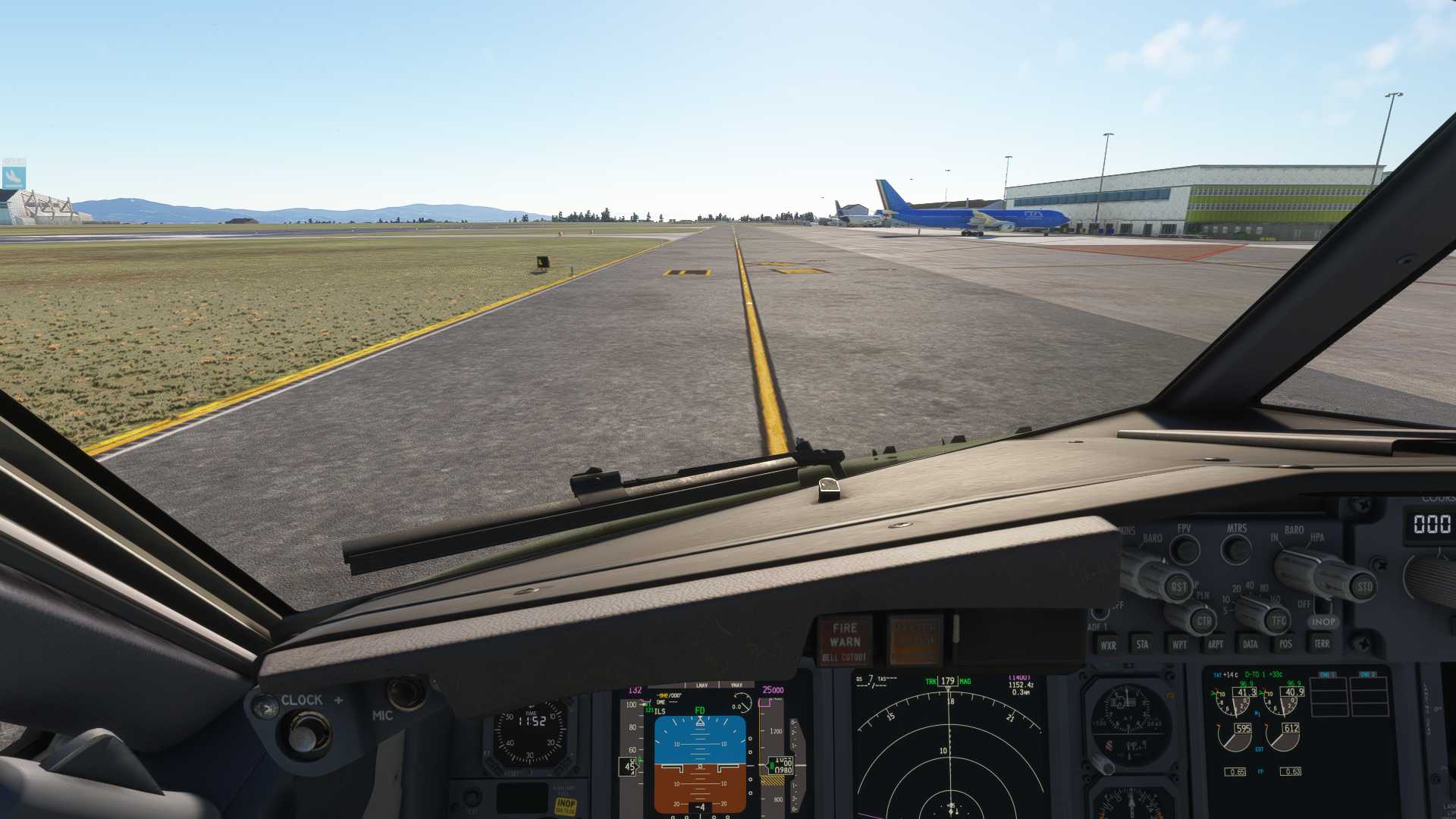
Task: Turn on the TERR terrain display
Action: tap(1322, 644)
